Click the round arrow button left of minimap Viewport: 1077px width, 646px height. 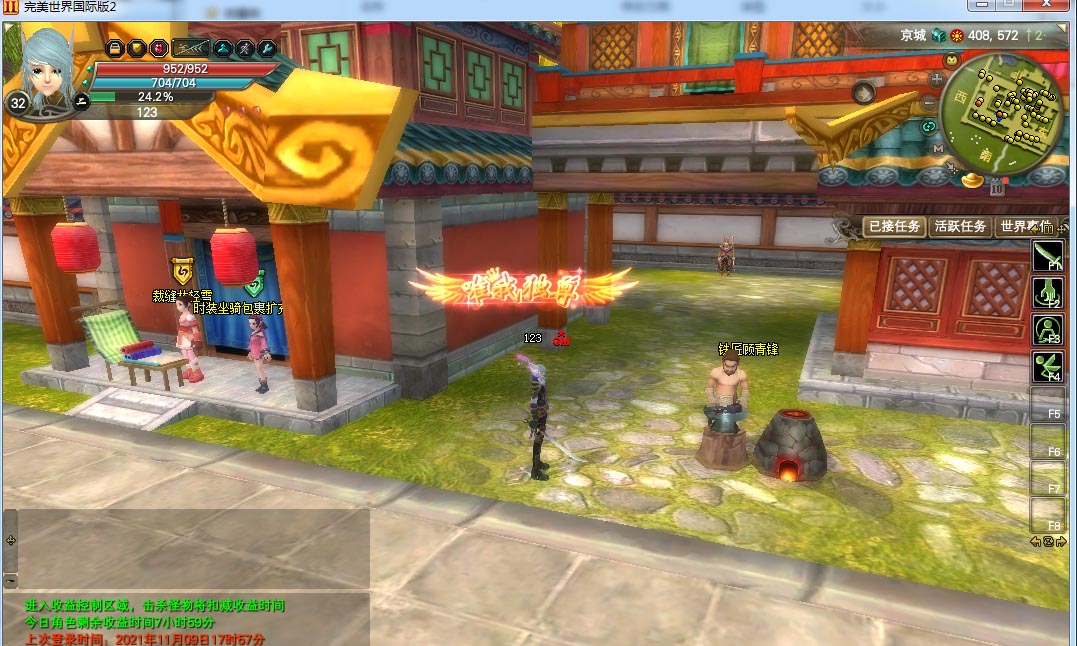coord(863,94)
